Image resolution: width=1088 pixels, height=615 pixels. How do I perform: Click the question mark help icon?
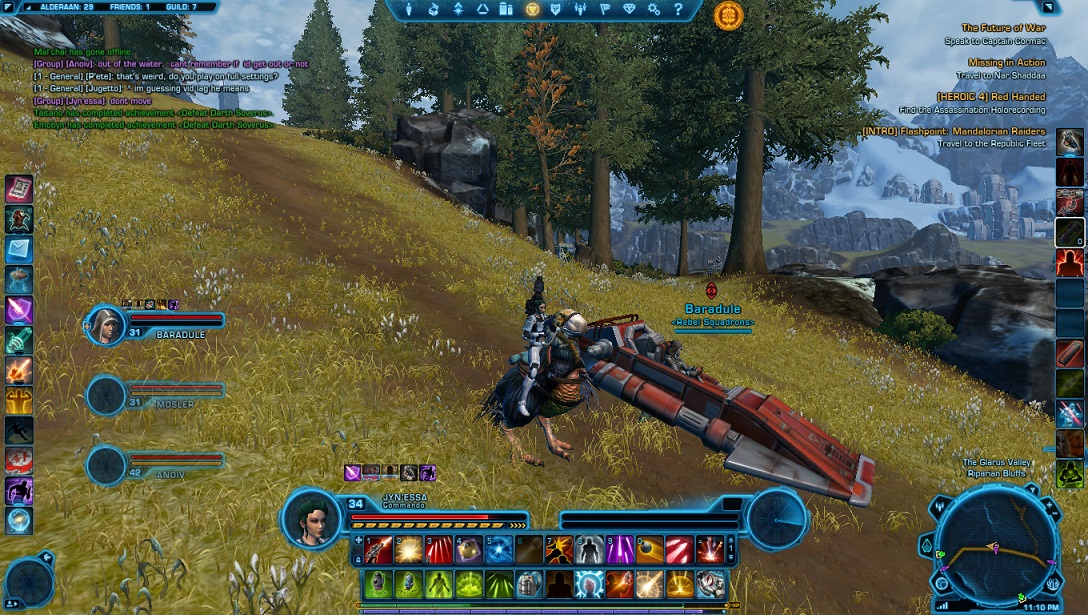678,9
